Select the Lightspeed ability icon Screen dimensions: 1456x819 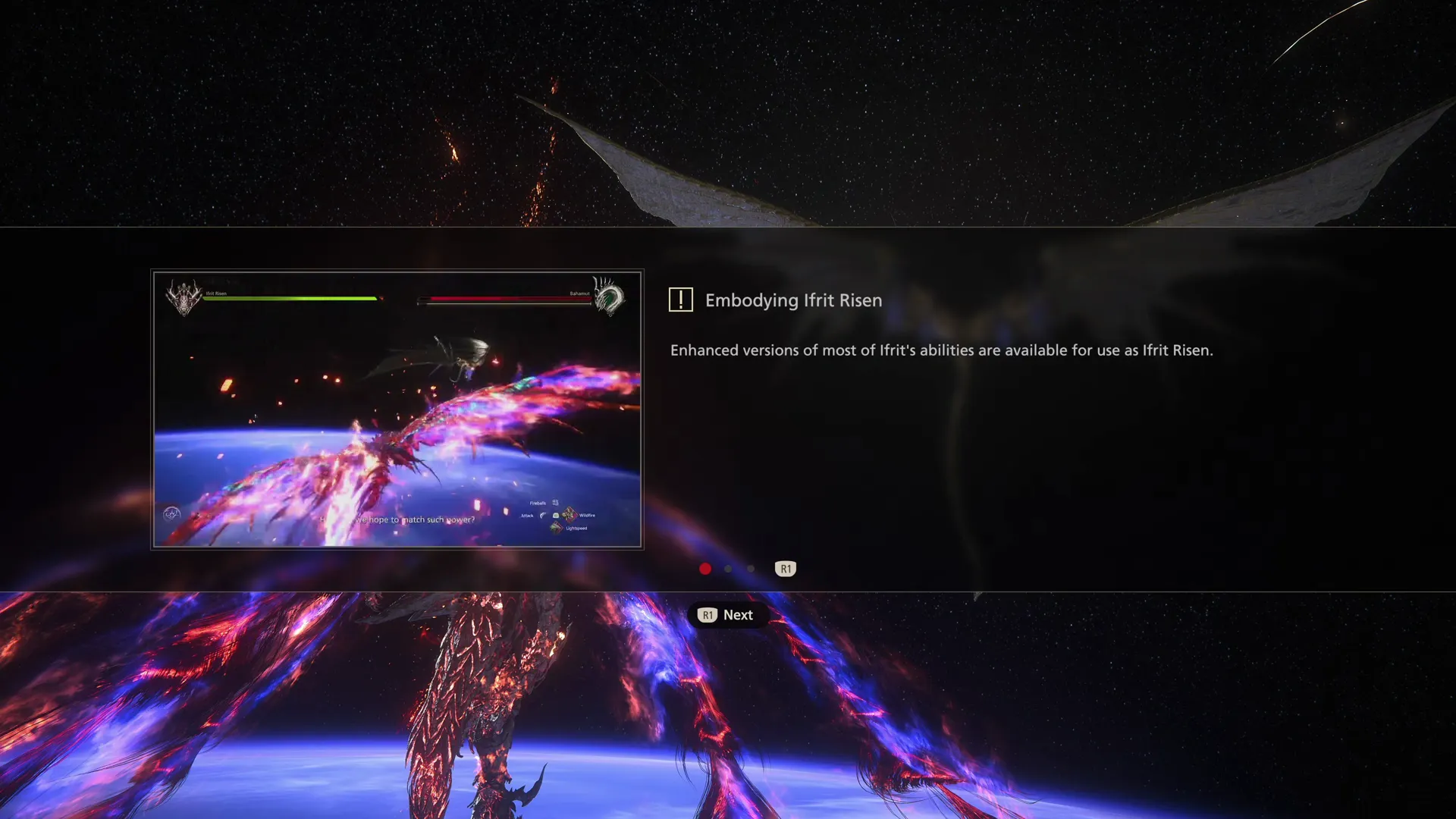[x=557, y=528]
